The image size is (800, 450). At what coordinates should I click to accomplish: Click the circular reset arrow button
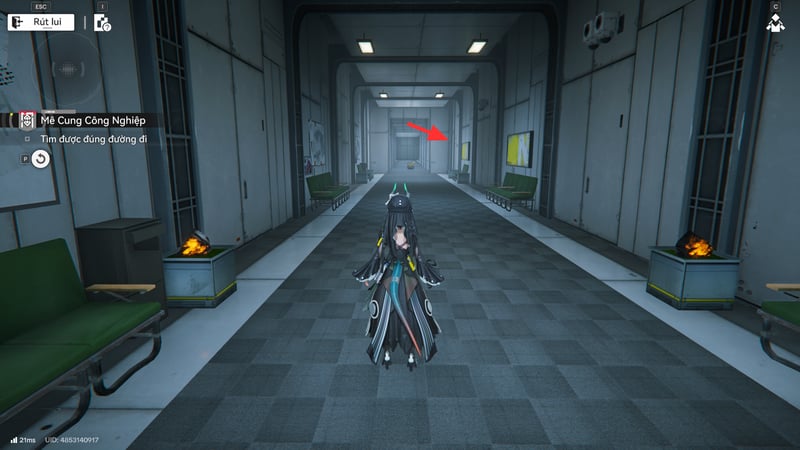(x=40, y=159)
